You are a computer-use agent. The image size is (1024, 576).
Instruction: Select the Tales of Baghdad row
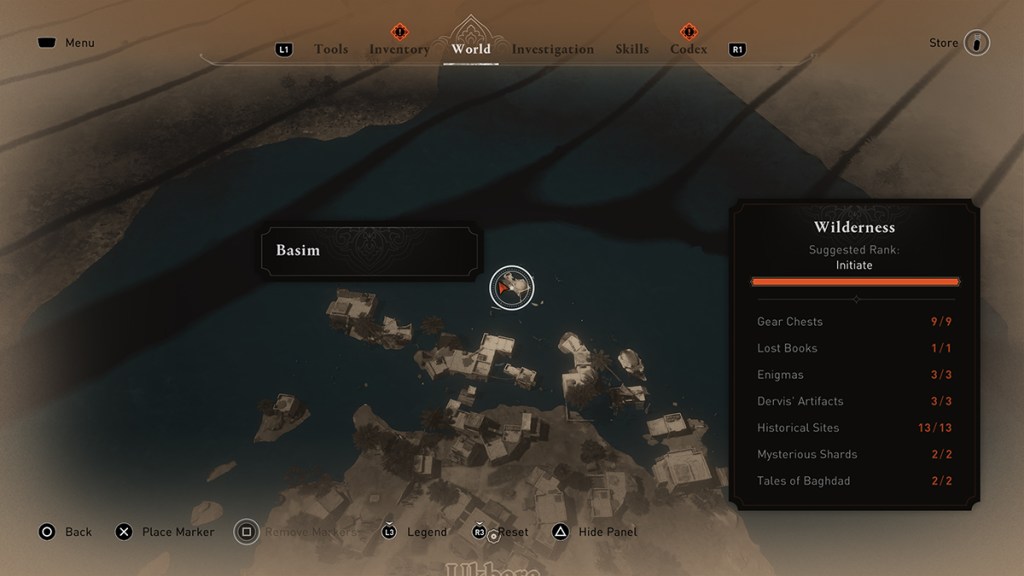(856, 481)
